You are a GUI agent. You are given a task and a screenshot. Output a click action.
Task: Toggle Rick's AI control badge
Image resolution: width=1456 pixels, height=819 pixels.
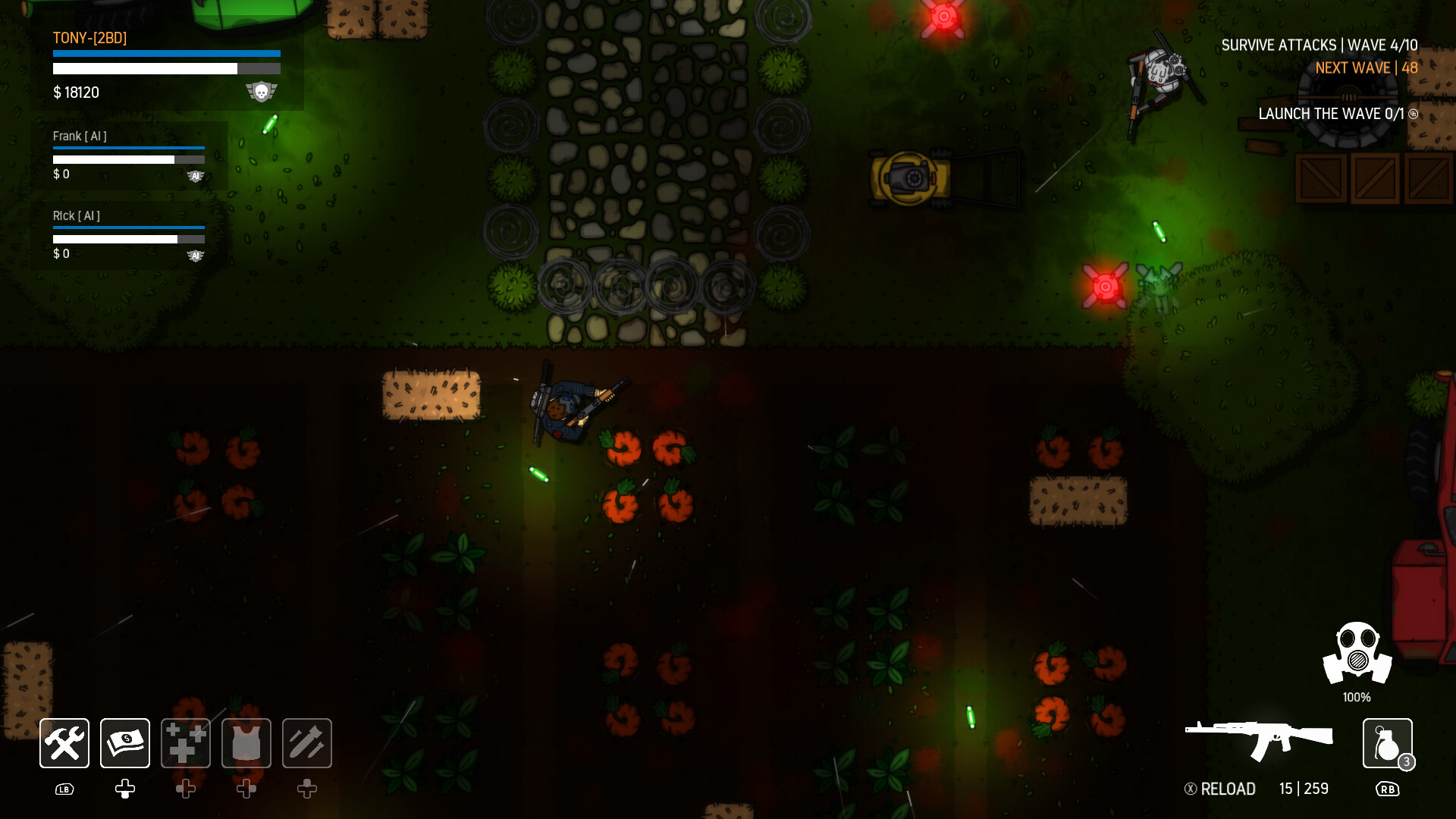coord(196,256)
